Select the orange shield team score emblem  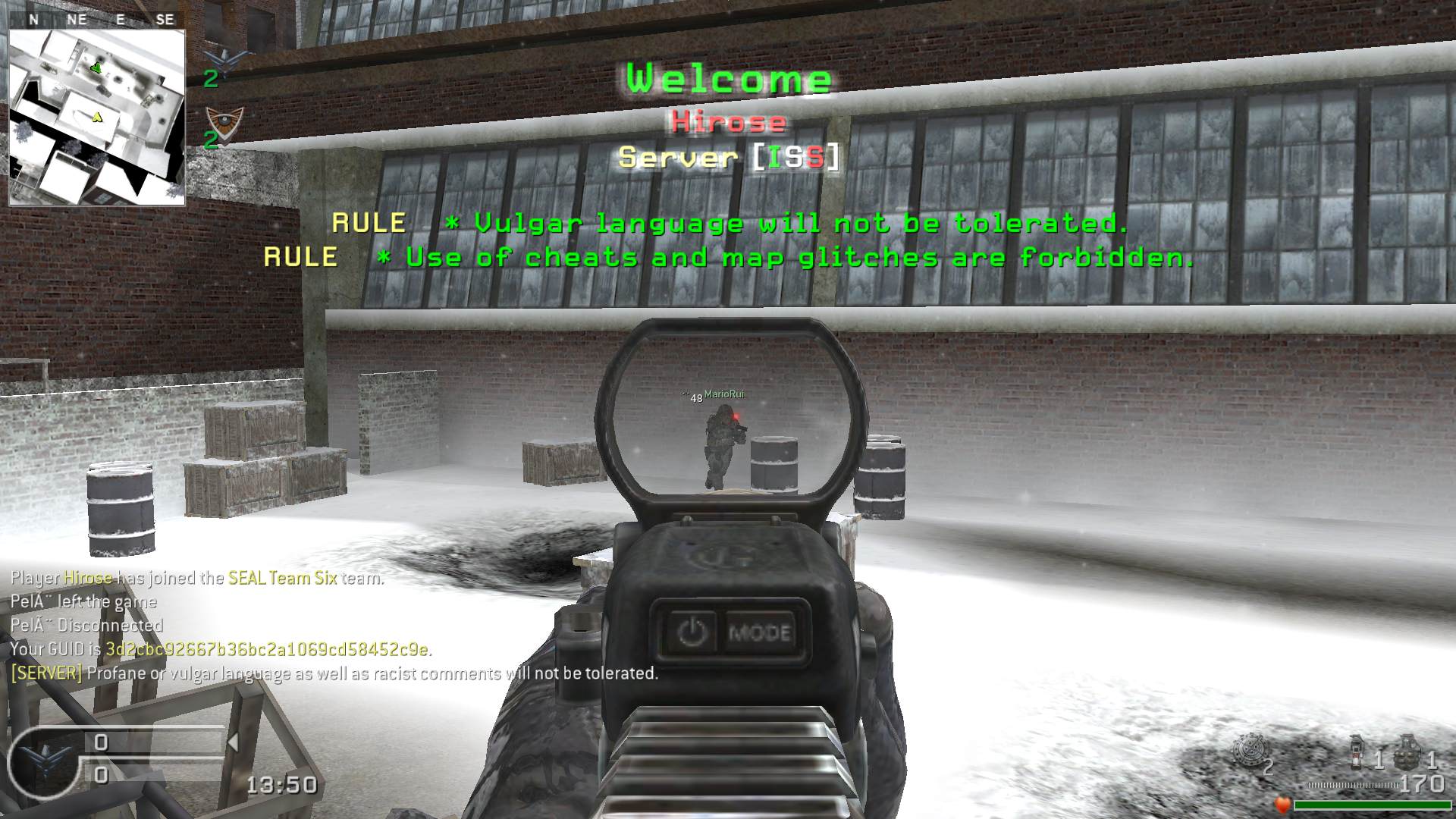(x=225, y=123)
